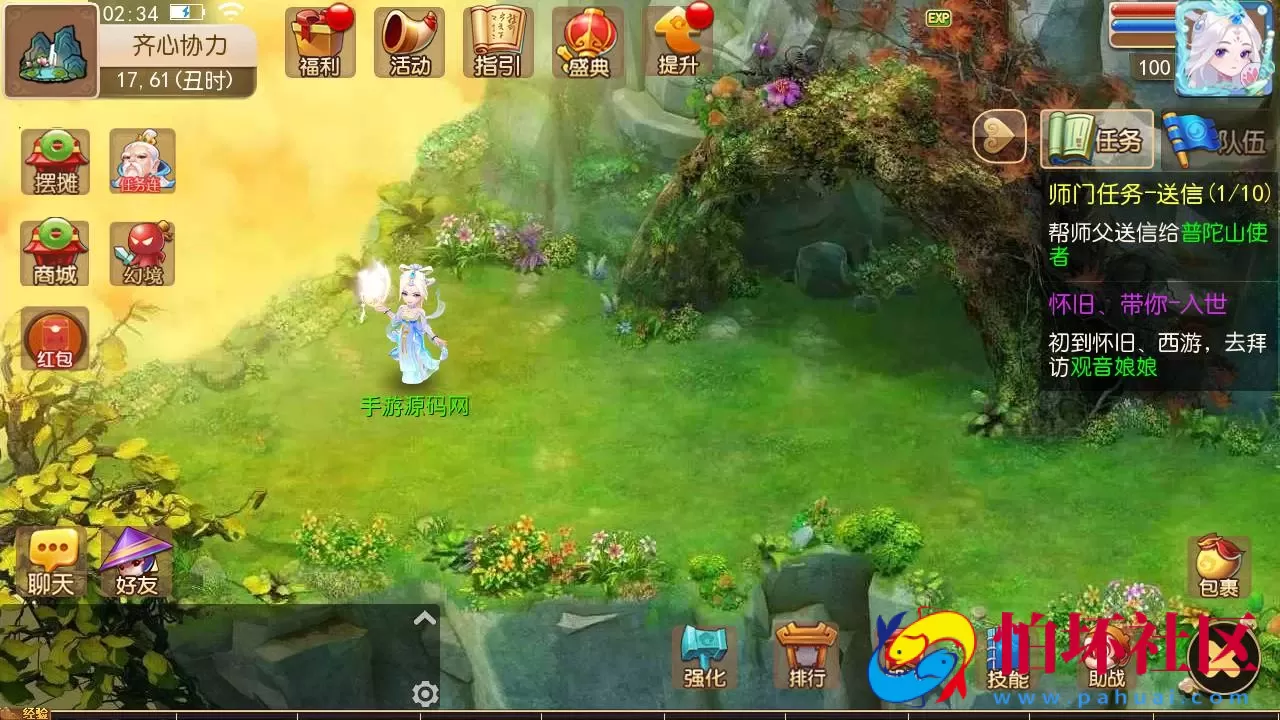Open the 指引 (Guide) book
This screenshot has width=1280, height=720.
tap(498, 43)
